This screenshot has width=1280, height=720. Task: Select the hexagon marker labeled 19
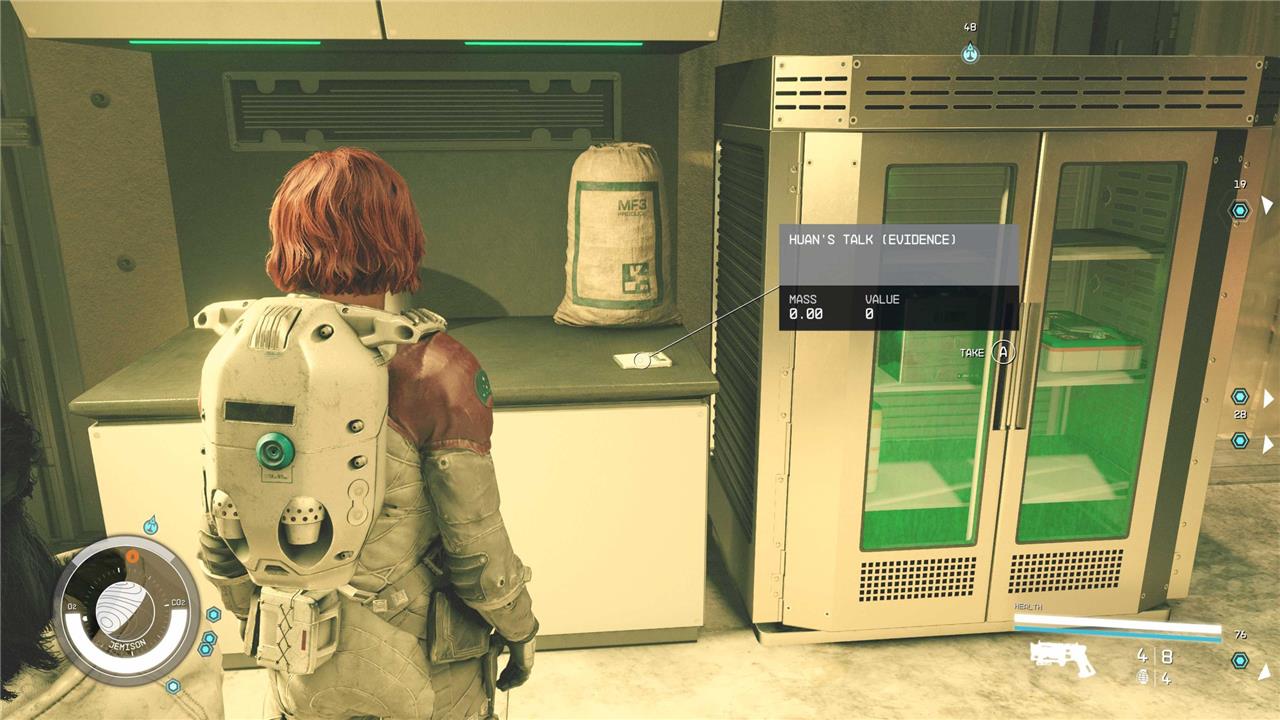[1240, 210]
